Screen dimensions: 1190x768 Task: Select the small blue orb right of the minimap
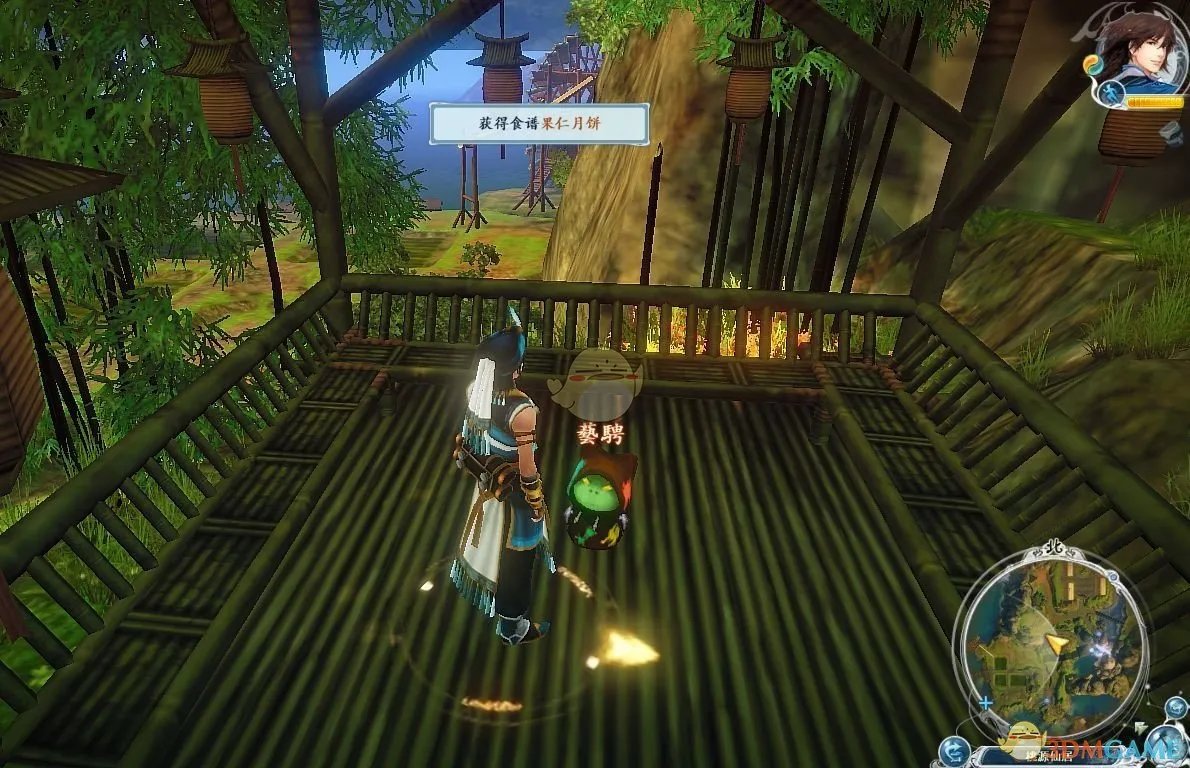(1175, 708)
